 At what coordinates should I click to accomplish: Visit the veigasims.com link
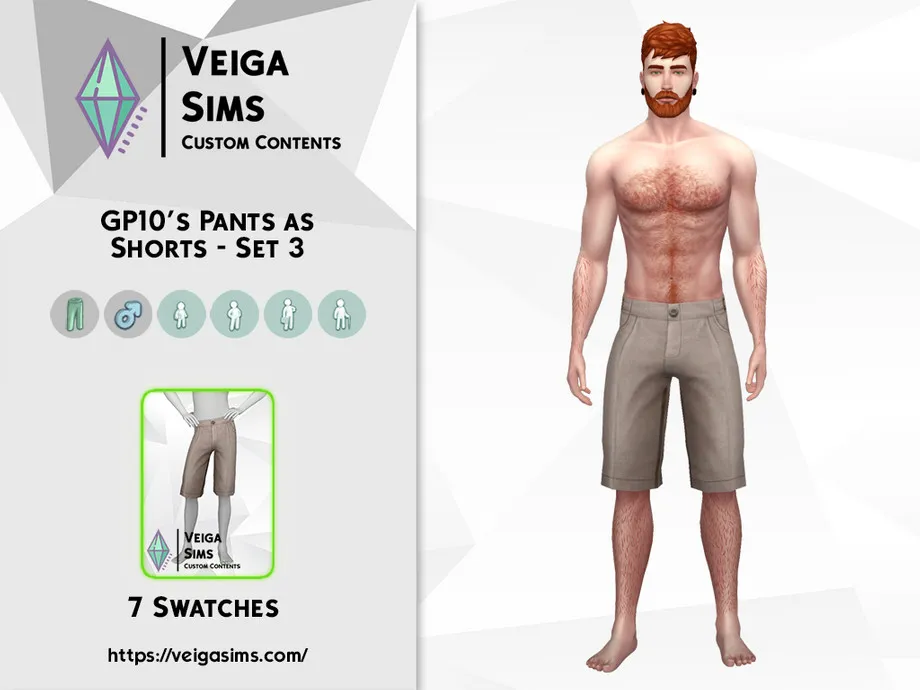[207, 656]
